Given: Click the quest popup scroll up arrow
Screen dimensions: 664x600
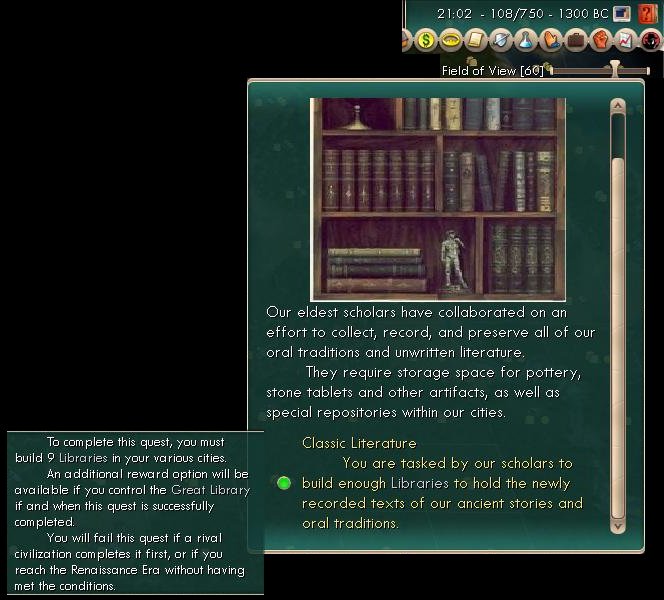Looking at the screenshot, I should coord(617,105).
